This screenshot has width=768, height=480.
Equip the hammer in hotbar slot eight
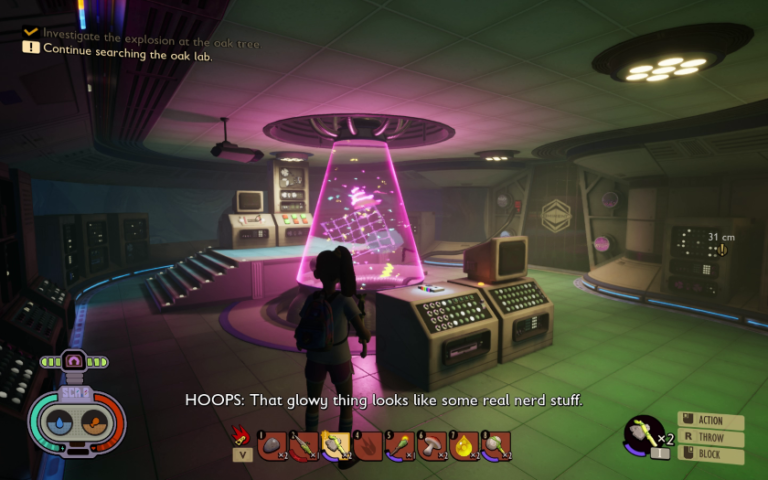[x=496, y=445]
